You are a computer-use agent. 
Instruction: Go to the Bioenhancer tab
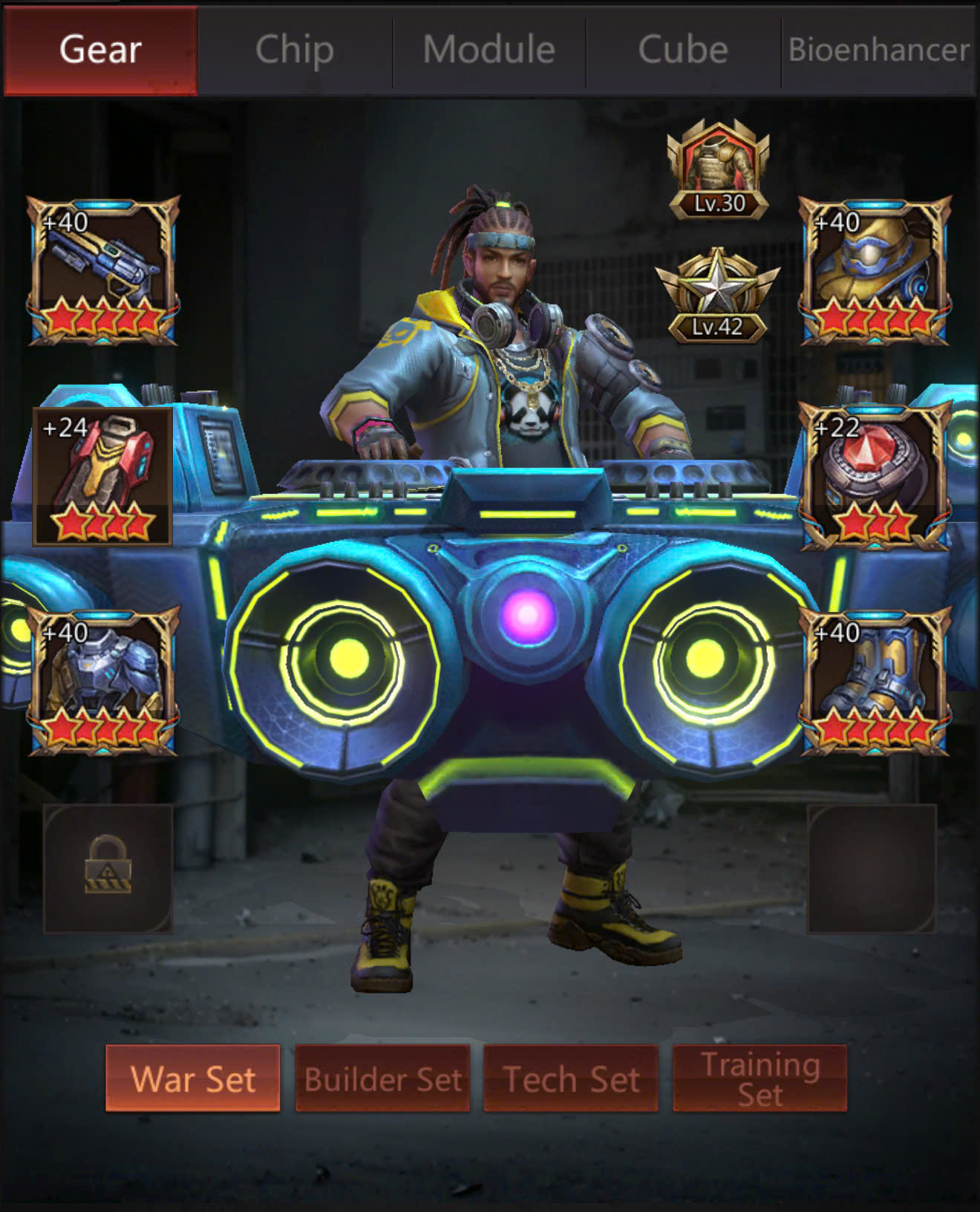[x=879, y=50]
